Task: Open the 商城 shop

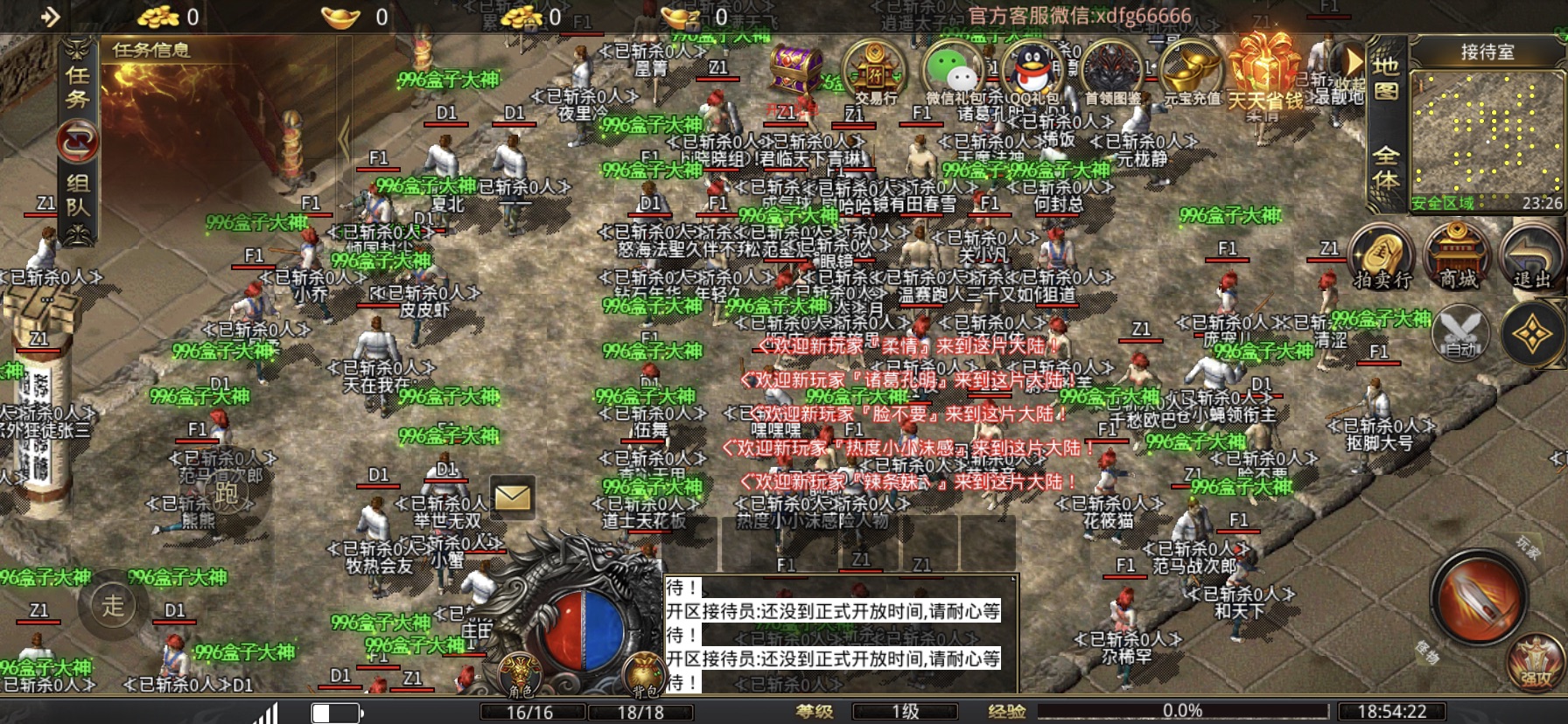Action: click(1458, 255)
